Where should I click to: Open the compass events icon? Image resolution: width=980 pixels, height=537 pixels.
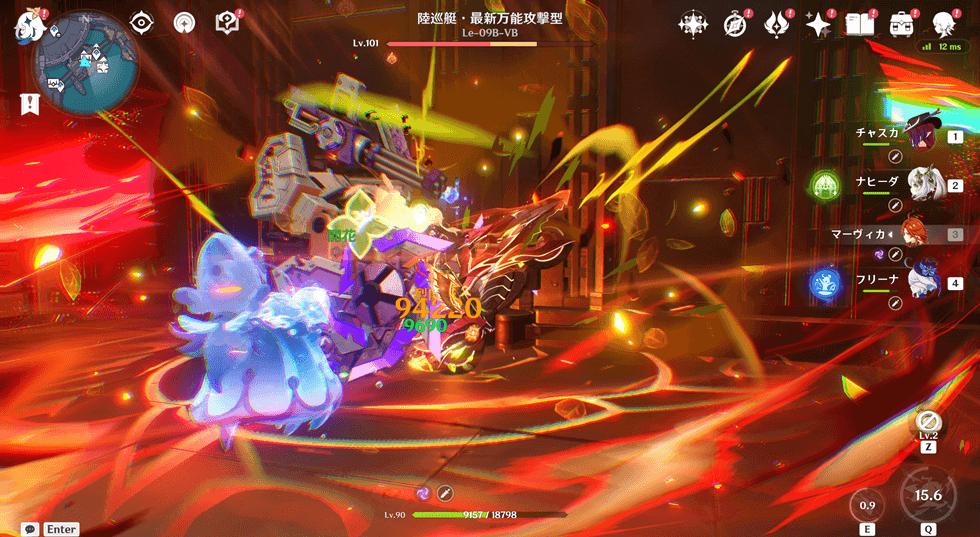735,24
